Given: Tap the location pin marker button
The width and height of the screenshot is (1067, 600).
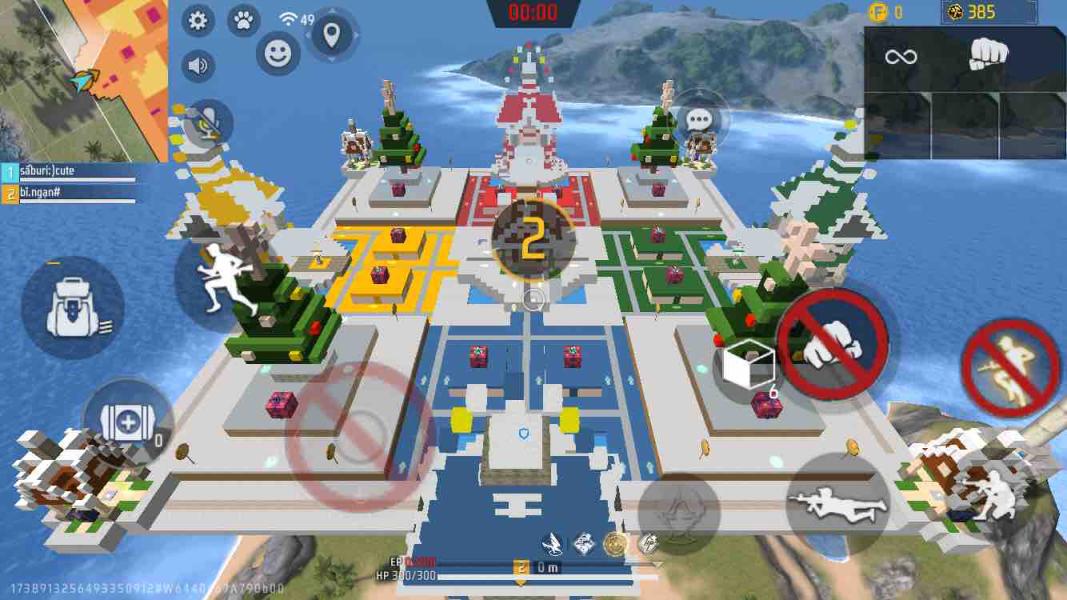Looking at the screenshot, I should click(331, 36).
